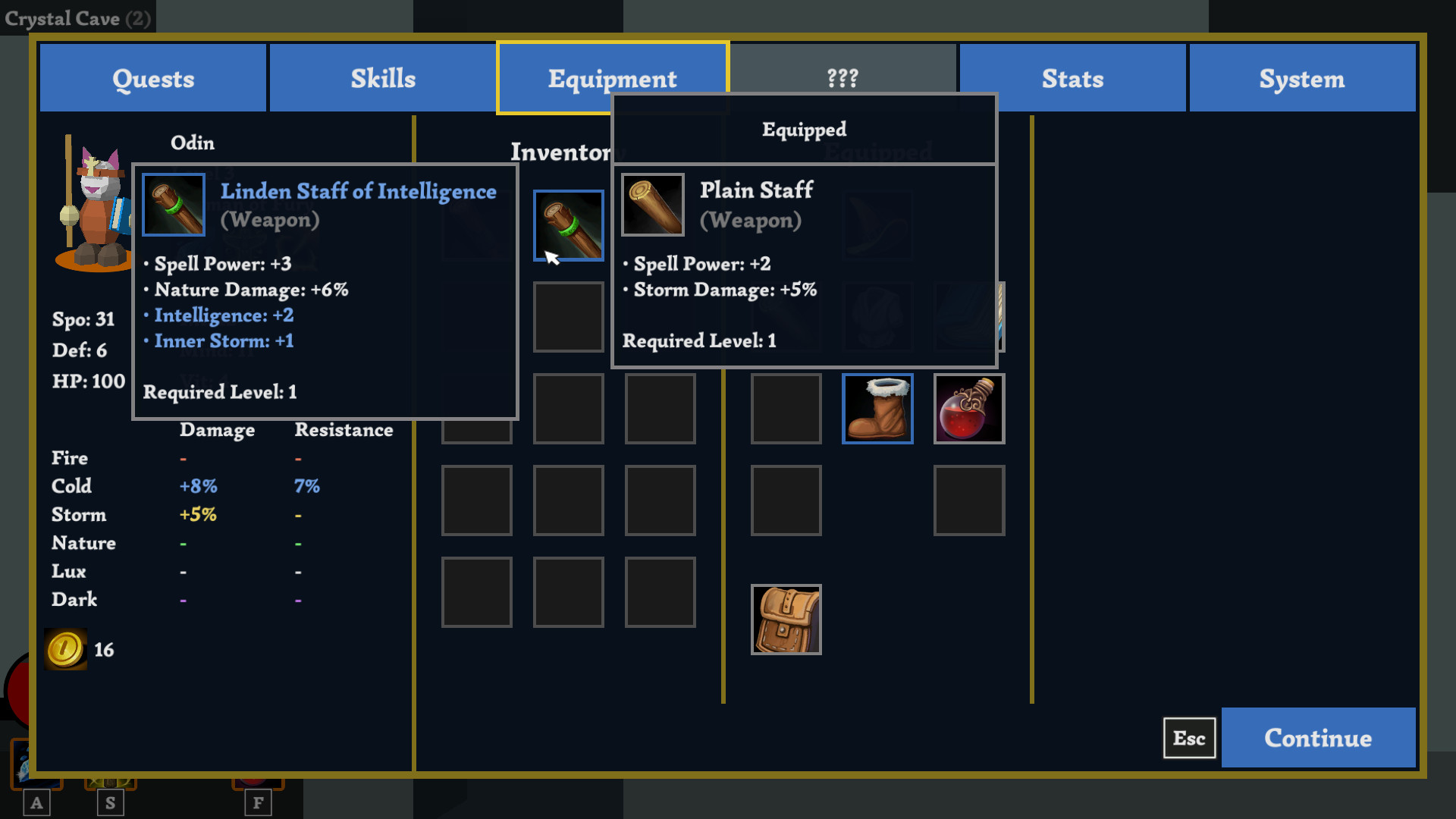This screenshot has height=819, width=1456.
Task: Click the hat equipment slot
Action: point(877,225)
